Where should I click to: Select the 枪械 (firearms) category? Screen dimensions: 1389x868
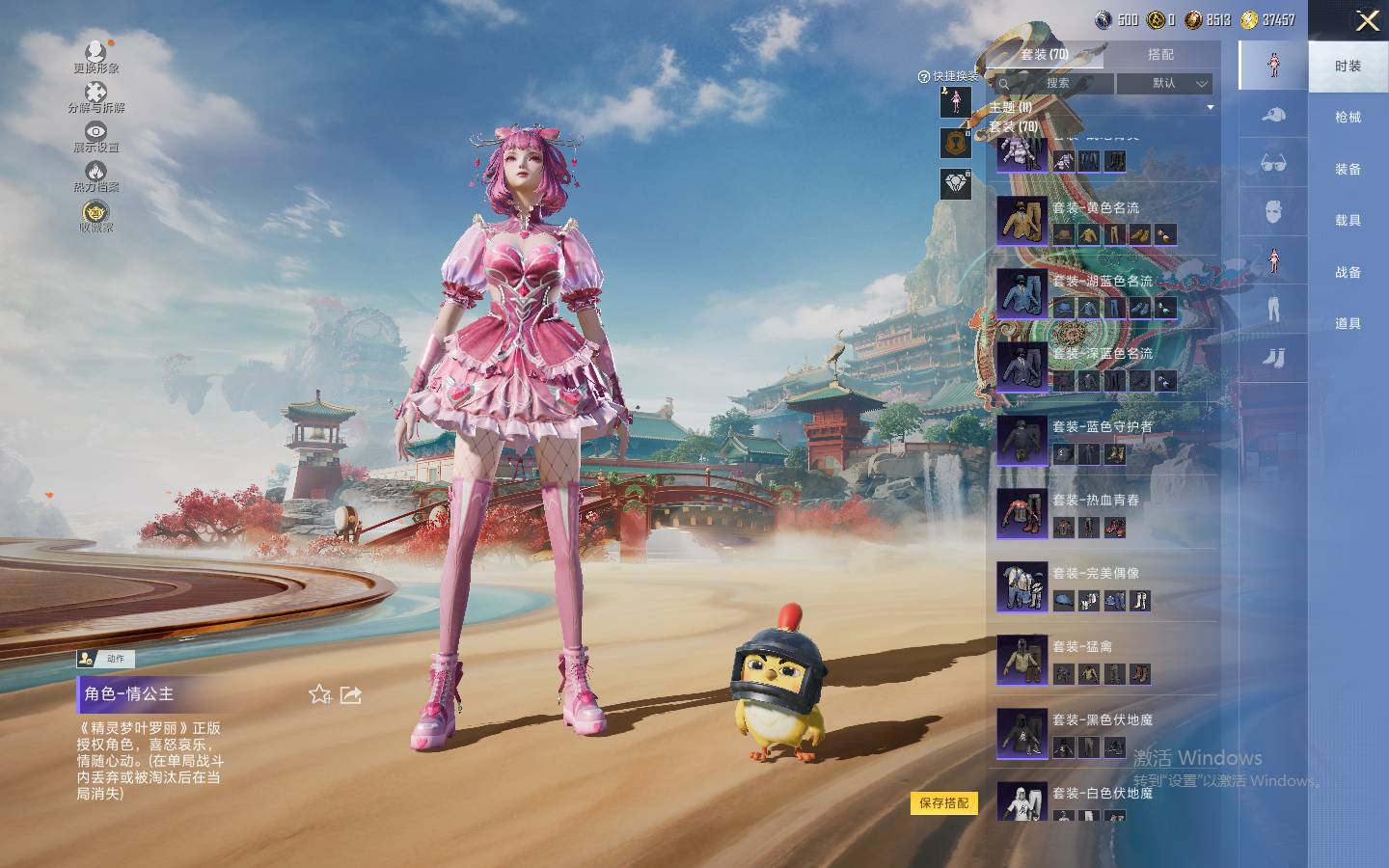(1348, 118)
